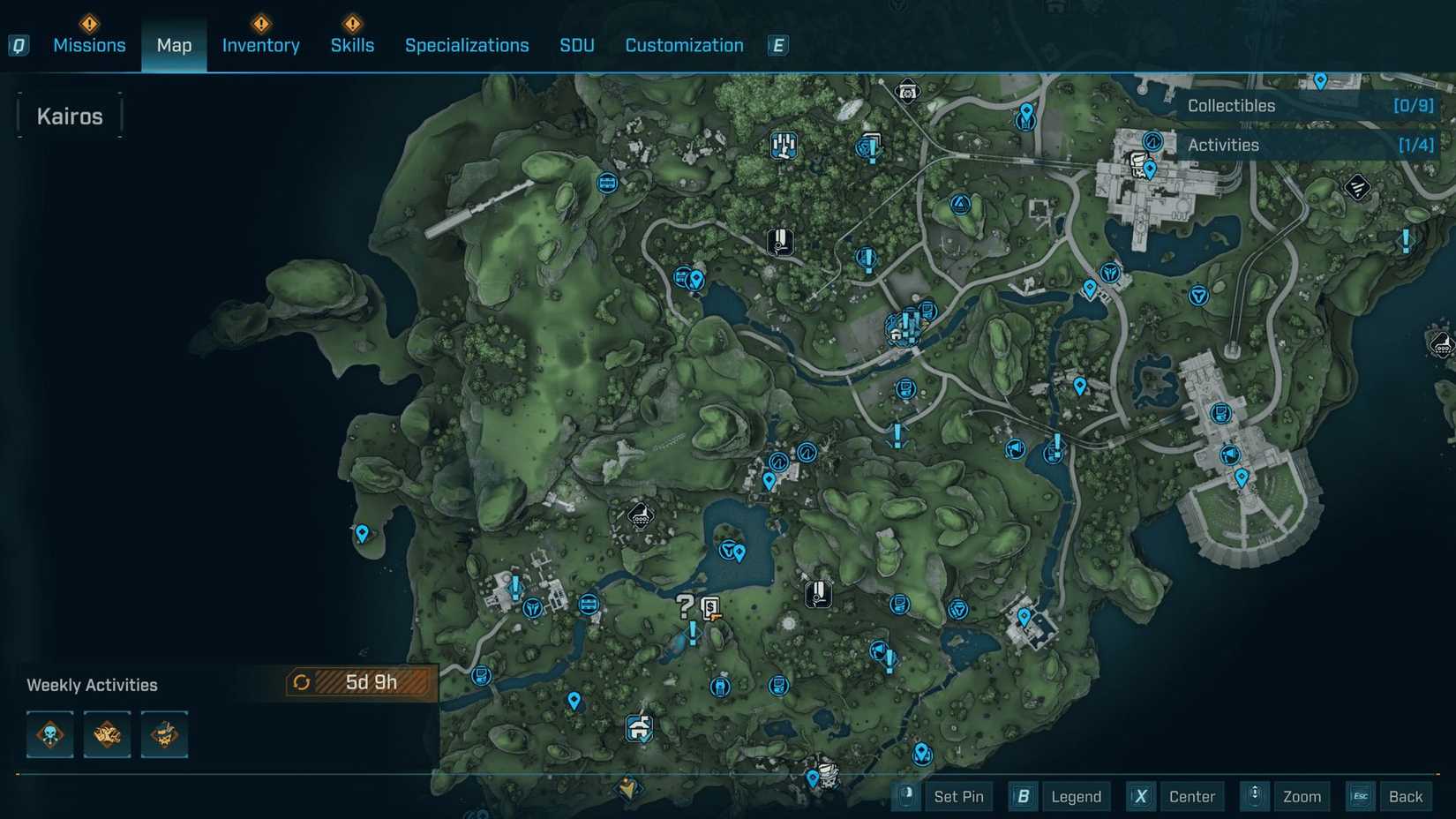Screen dimensions: 1456x819
Task: Select the pirate skull Weekly Activity icon
Action: pos(164,733)
